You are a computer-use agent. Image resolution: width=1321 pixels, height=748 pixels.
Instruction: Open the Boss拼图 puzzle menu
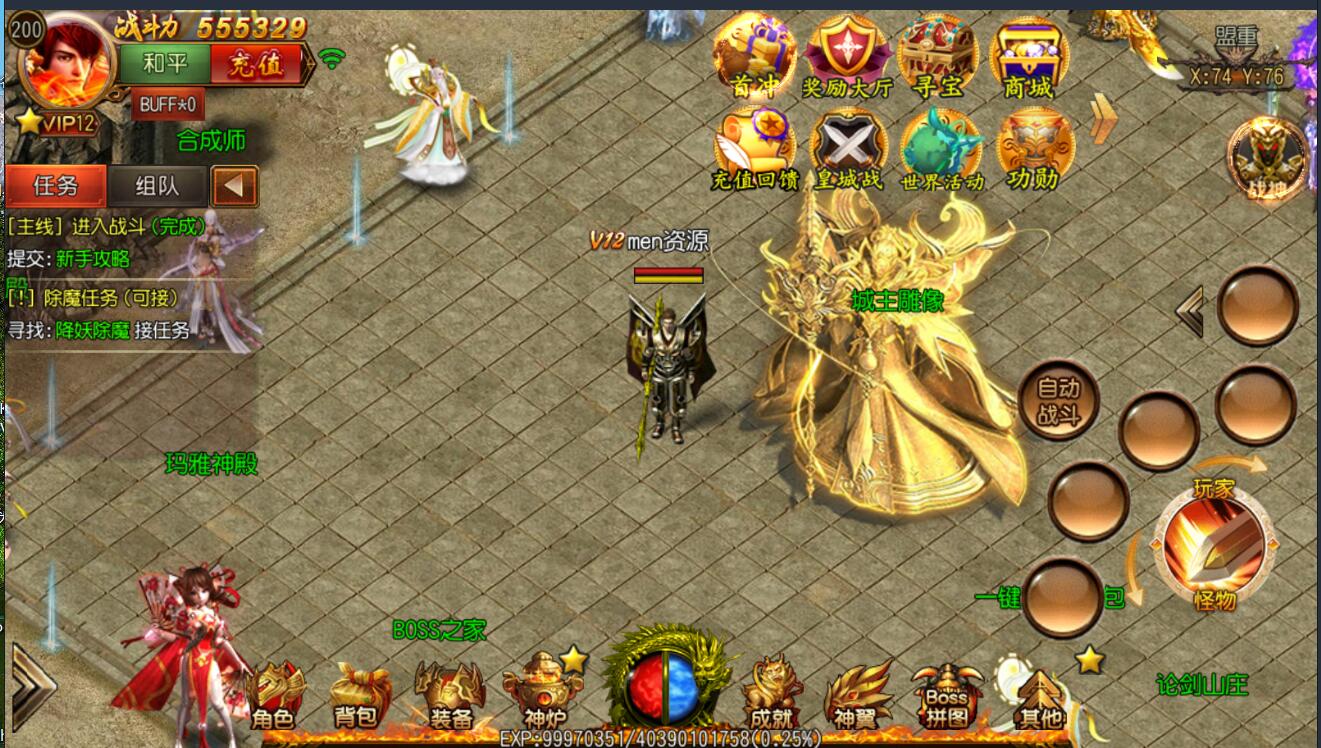[x=946, y=695]
